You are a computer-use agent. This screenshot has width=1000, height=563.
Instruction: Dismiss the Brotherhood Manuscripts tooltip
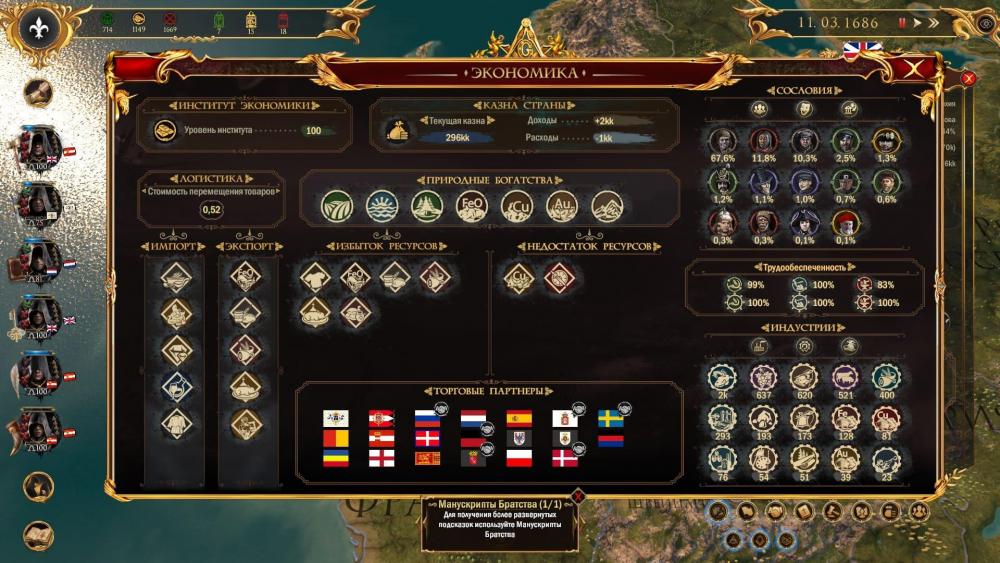(577, 495)
